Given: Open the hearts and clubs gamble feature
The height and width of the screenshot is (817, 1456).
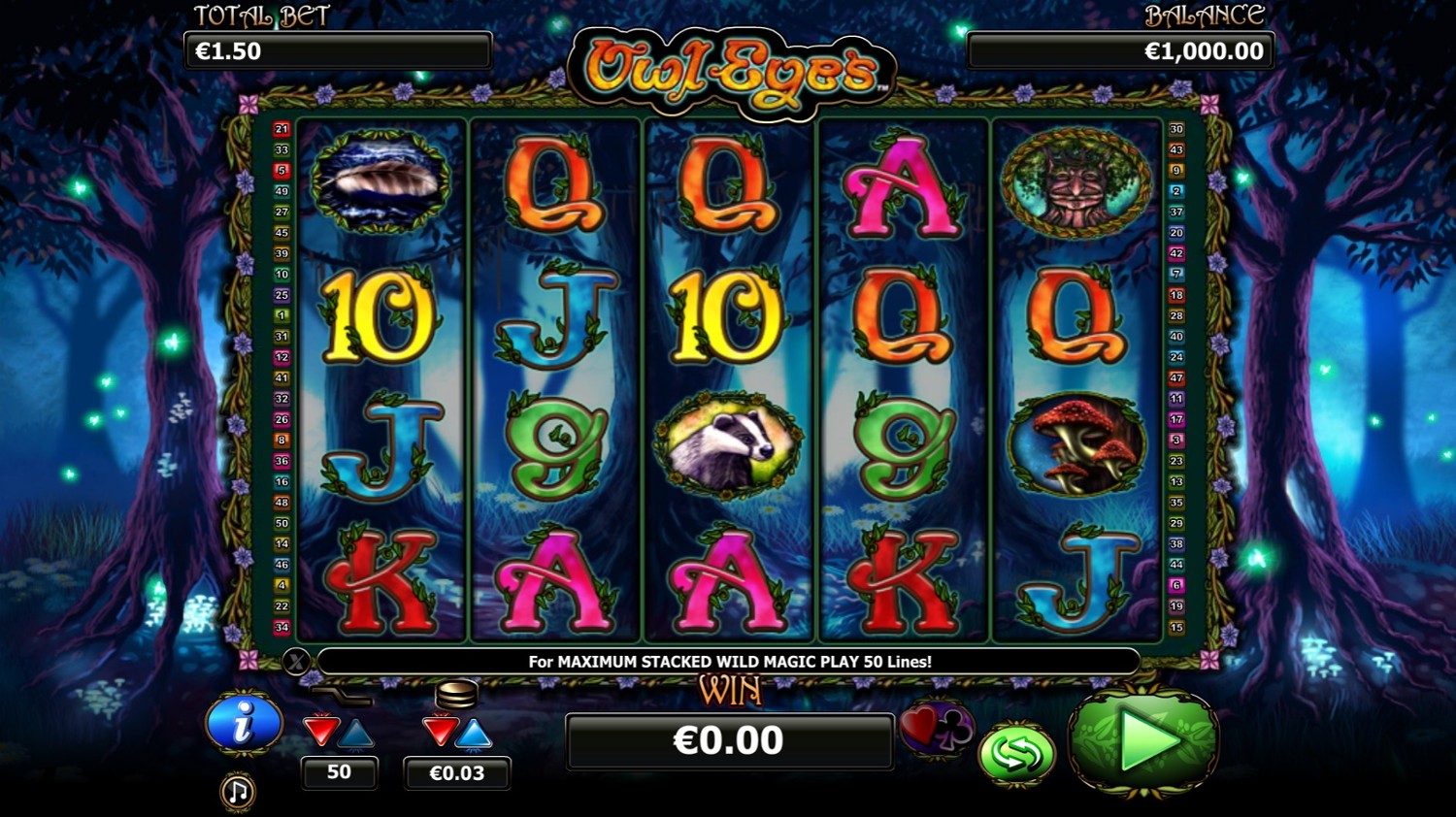Looking at the screenshot, I should click(936, 728).
